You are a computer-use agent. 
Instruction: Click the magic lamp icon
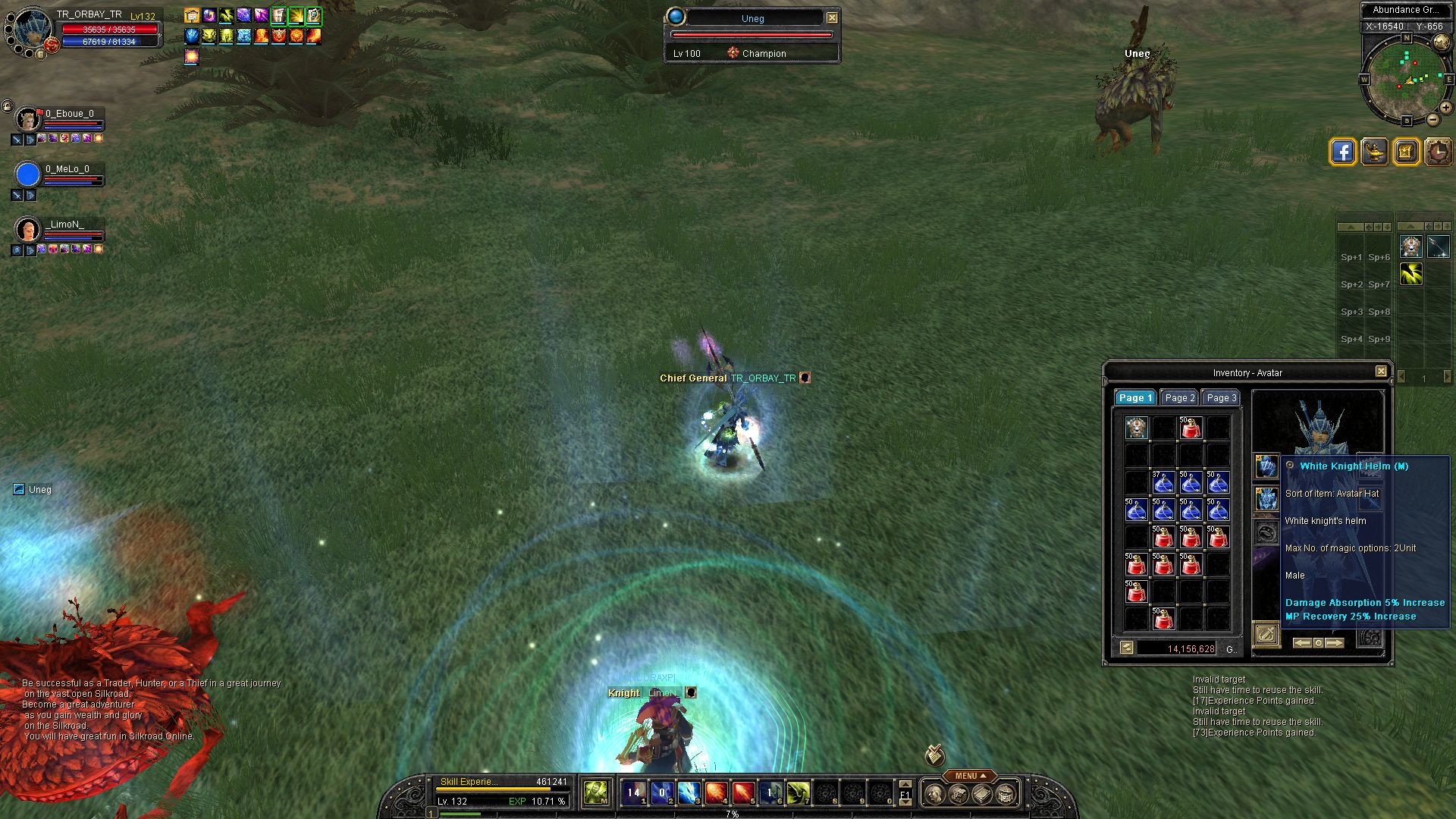tap(1374, 152)
